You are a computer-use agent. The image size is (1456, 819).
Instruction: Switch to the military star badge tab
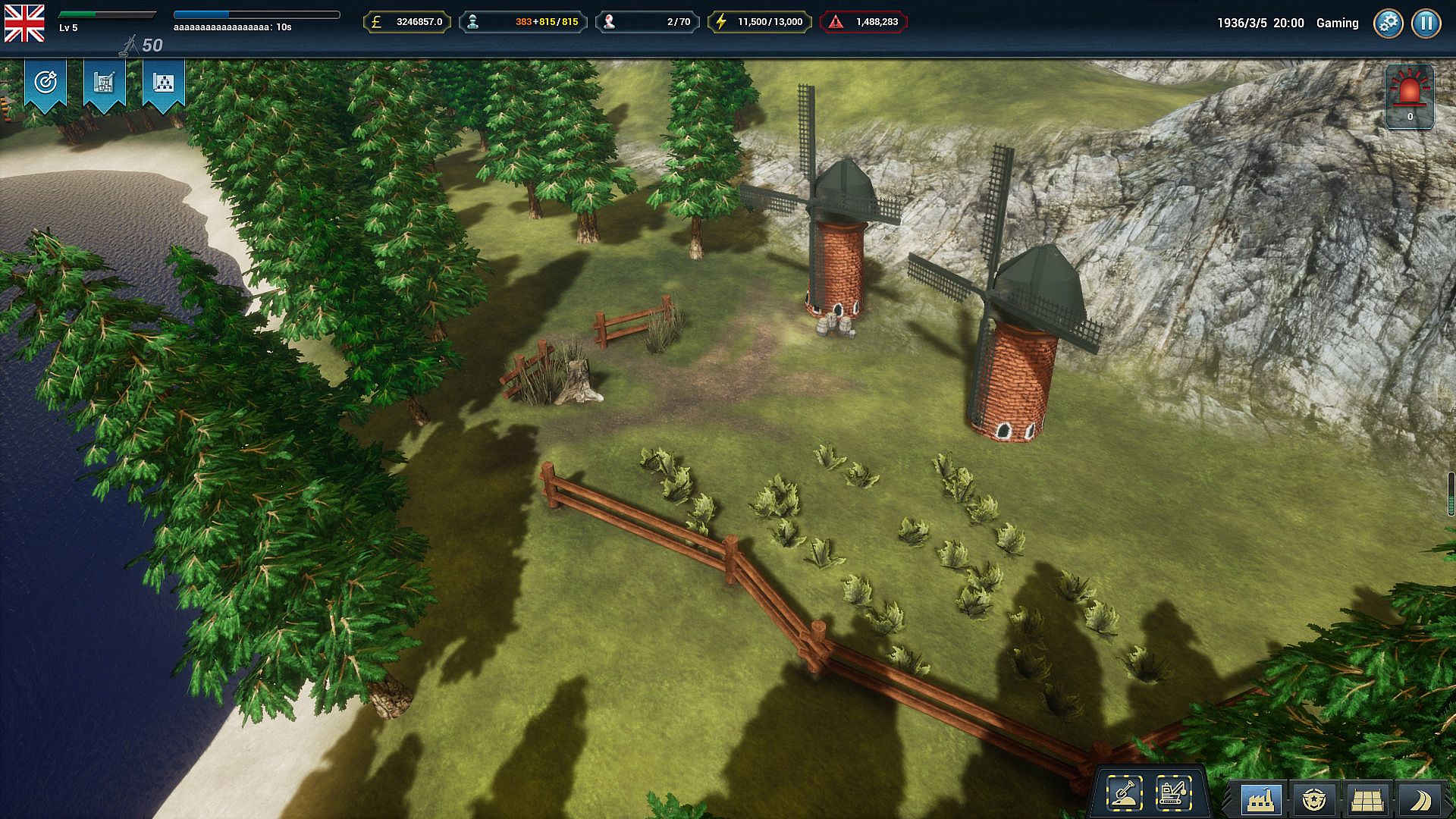[1313, 799]
